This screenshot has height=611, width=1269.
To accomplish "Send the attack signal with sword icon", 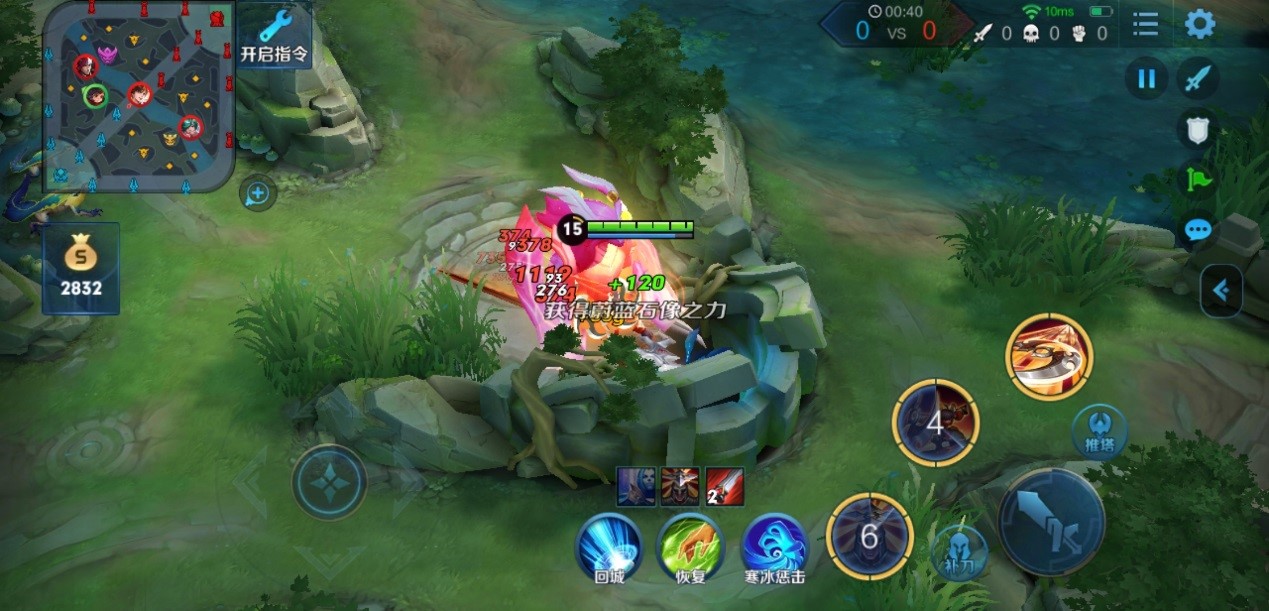I will click(x=1198, y=78).
